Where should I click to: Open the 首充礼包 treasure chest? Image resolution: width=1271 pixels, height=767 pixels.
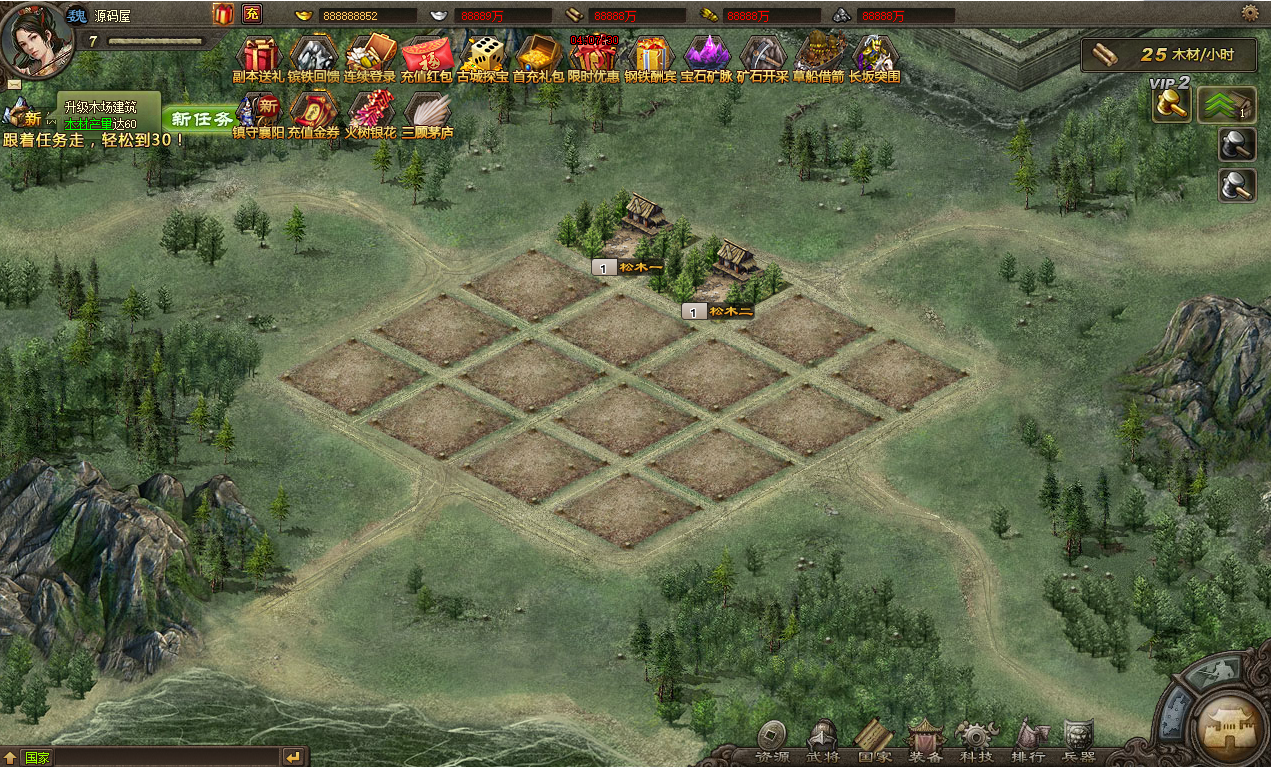tap(539, 55)
